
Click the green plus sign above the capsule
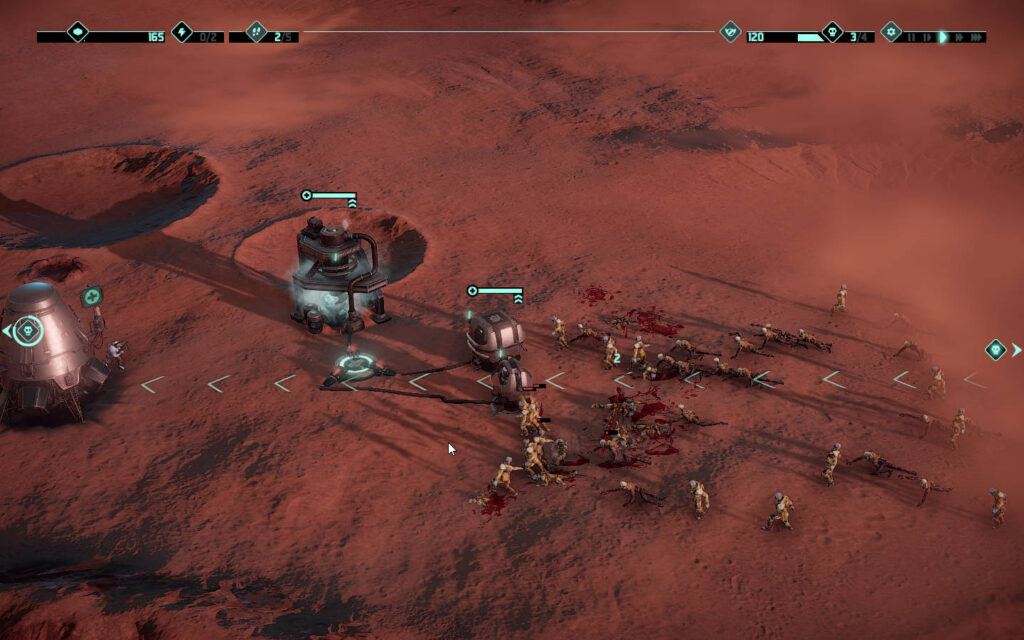click(x=92, y=296)
